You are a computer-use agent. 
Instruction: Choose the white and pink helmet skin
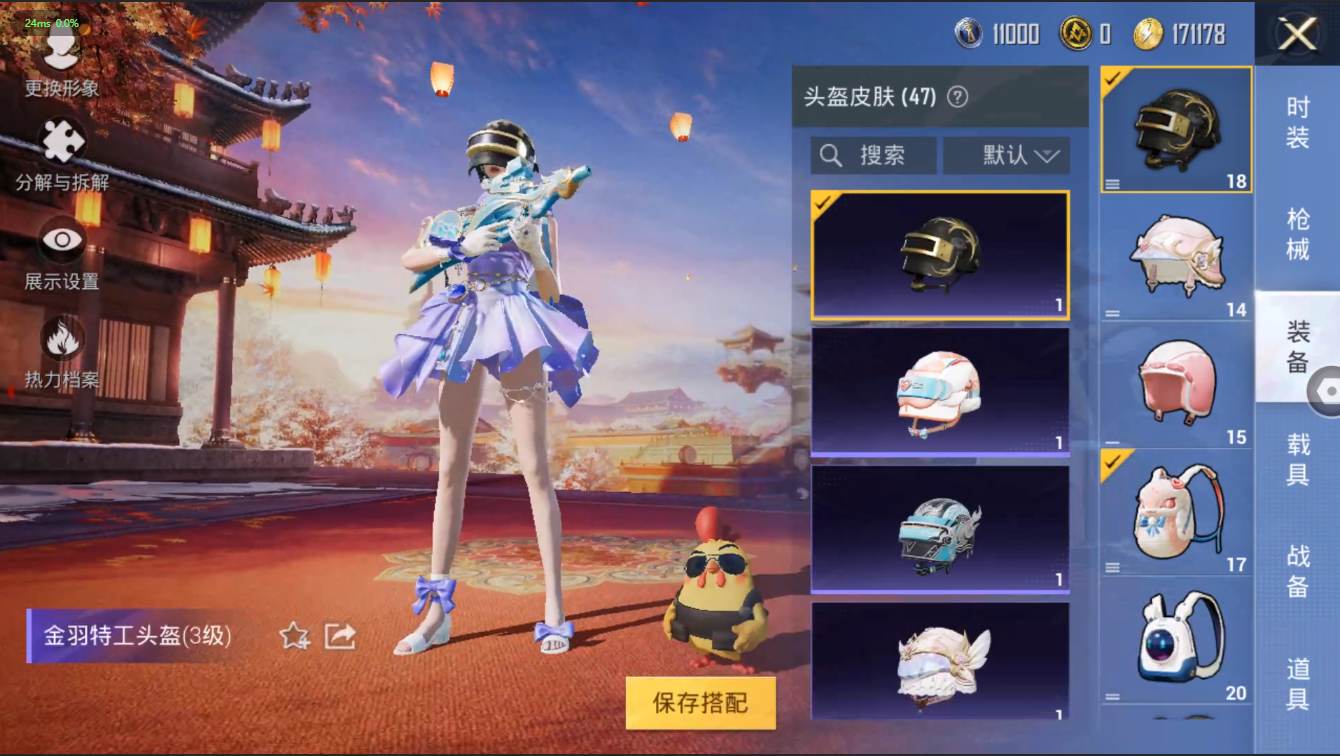939,391
